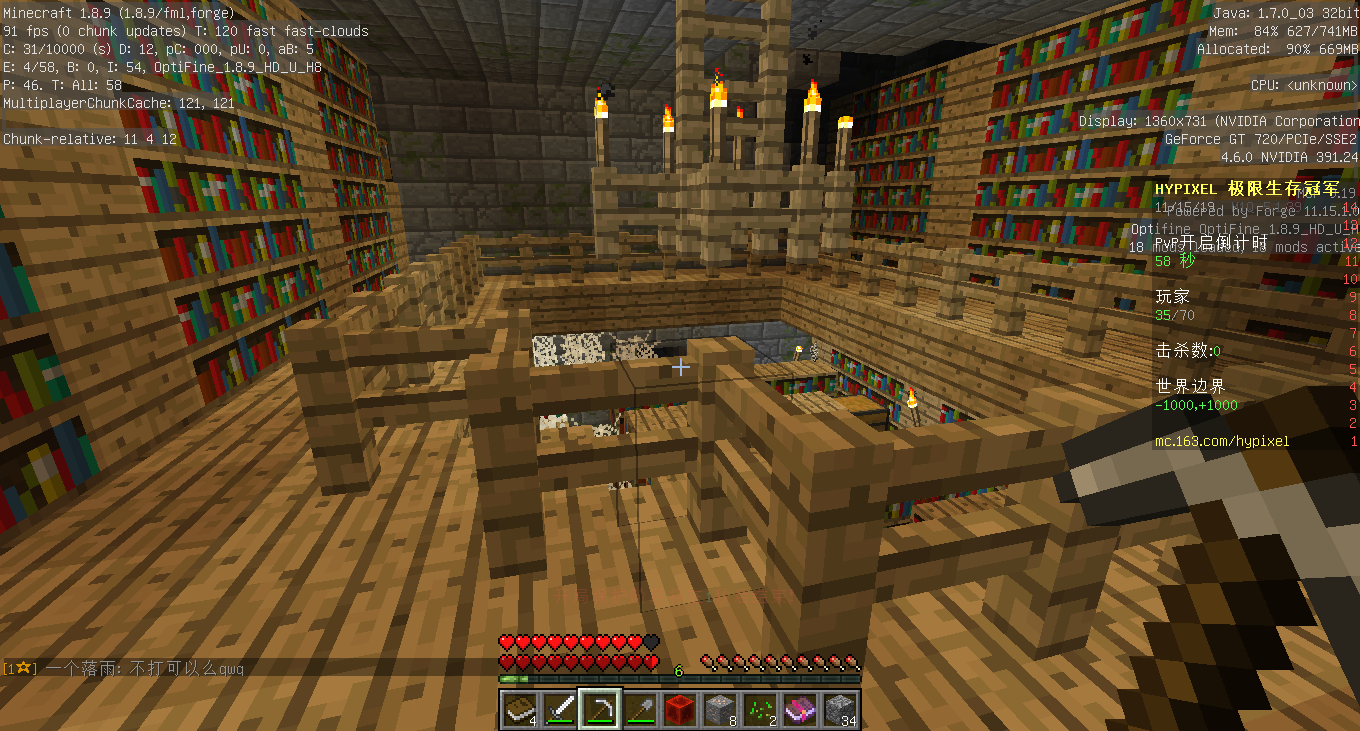Pick the enchanted book hotbar slot
The width and height of the screenshot is (1360, 731).
pos(800,709)
